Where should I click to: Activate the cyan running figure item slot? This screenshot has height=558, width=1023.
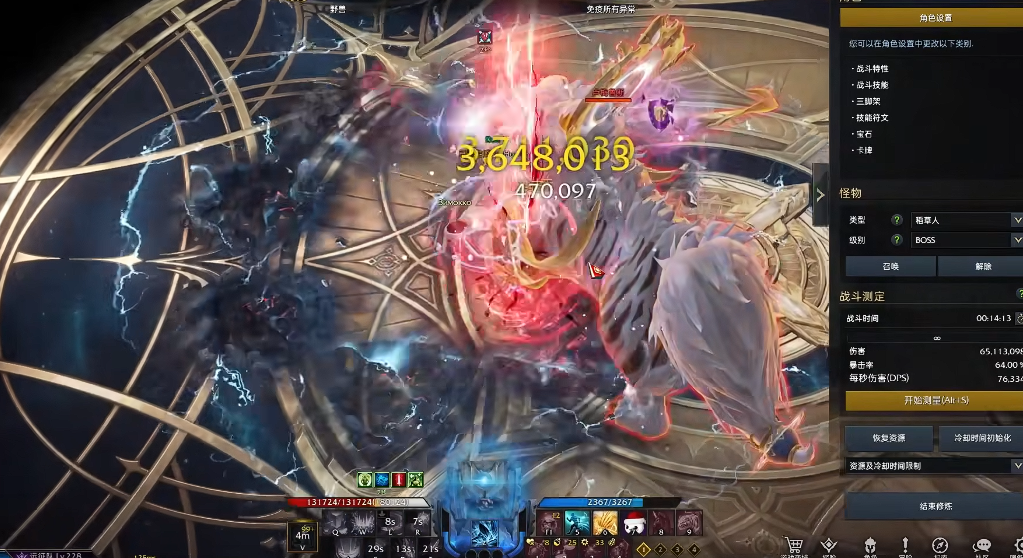point(577,523)
